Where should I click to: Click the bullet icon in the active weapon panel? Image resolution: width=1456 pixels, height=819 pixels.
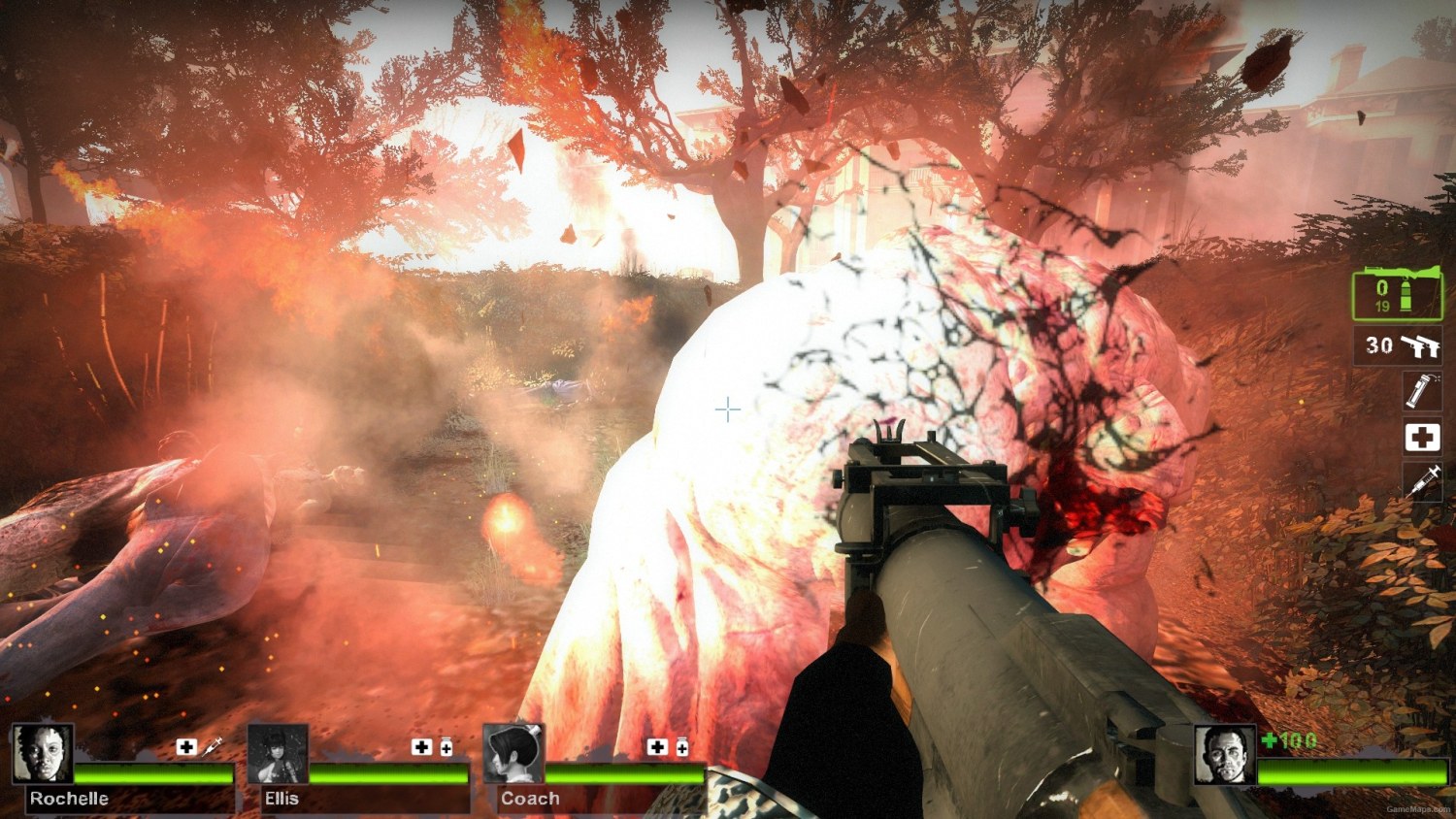(1406, 299)
